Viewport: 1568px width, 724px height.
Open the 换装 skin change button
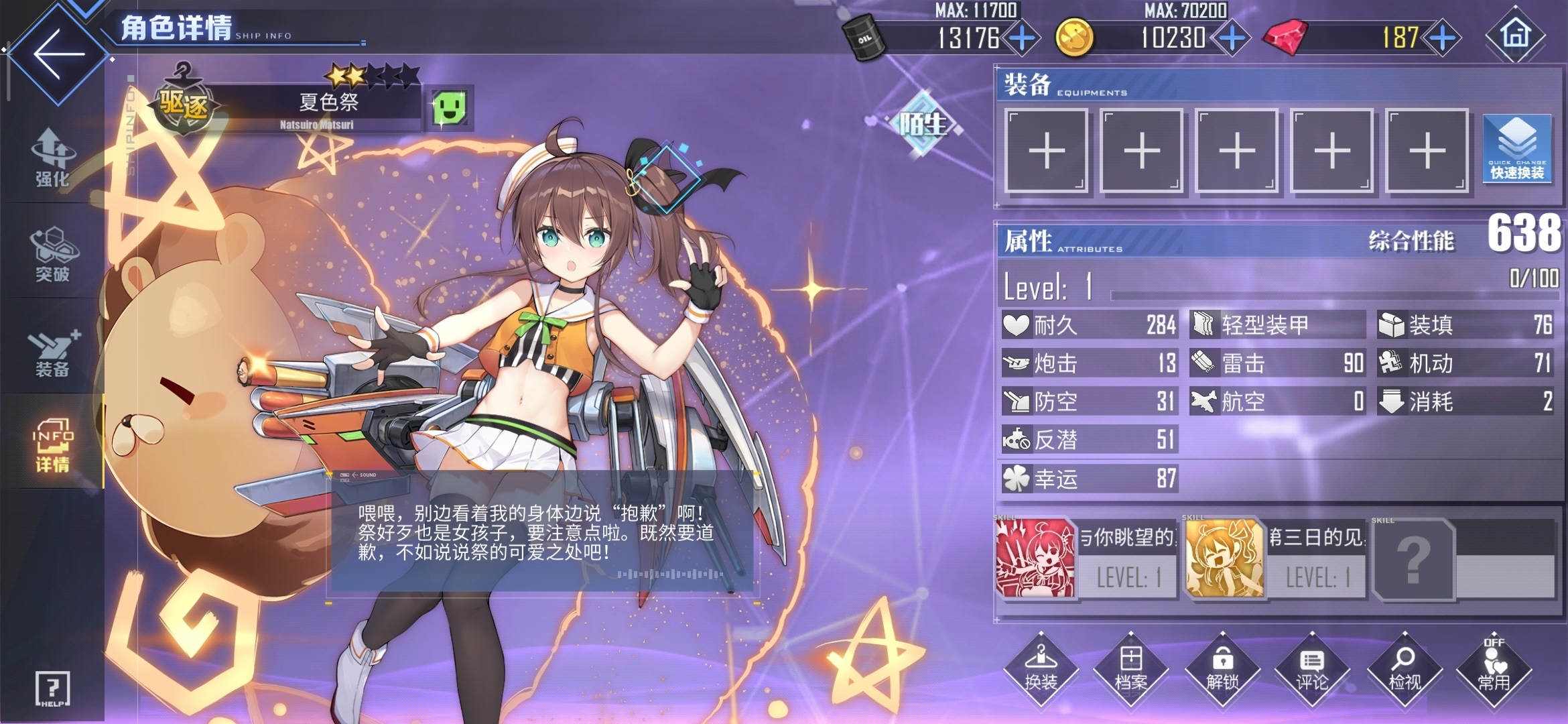[x=1041, y=669]
